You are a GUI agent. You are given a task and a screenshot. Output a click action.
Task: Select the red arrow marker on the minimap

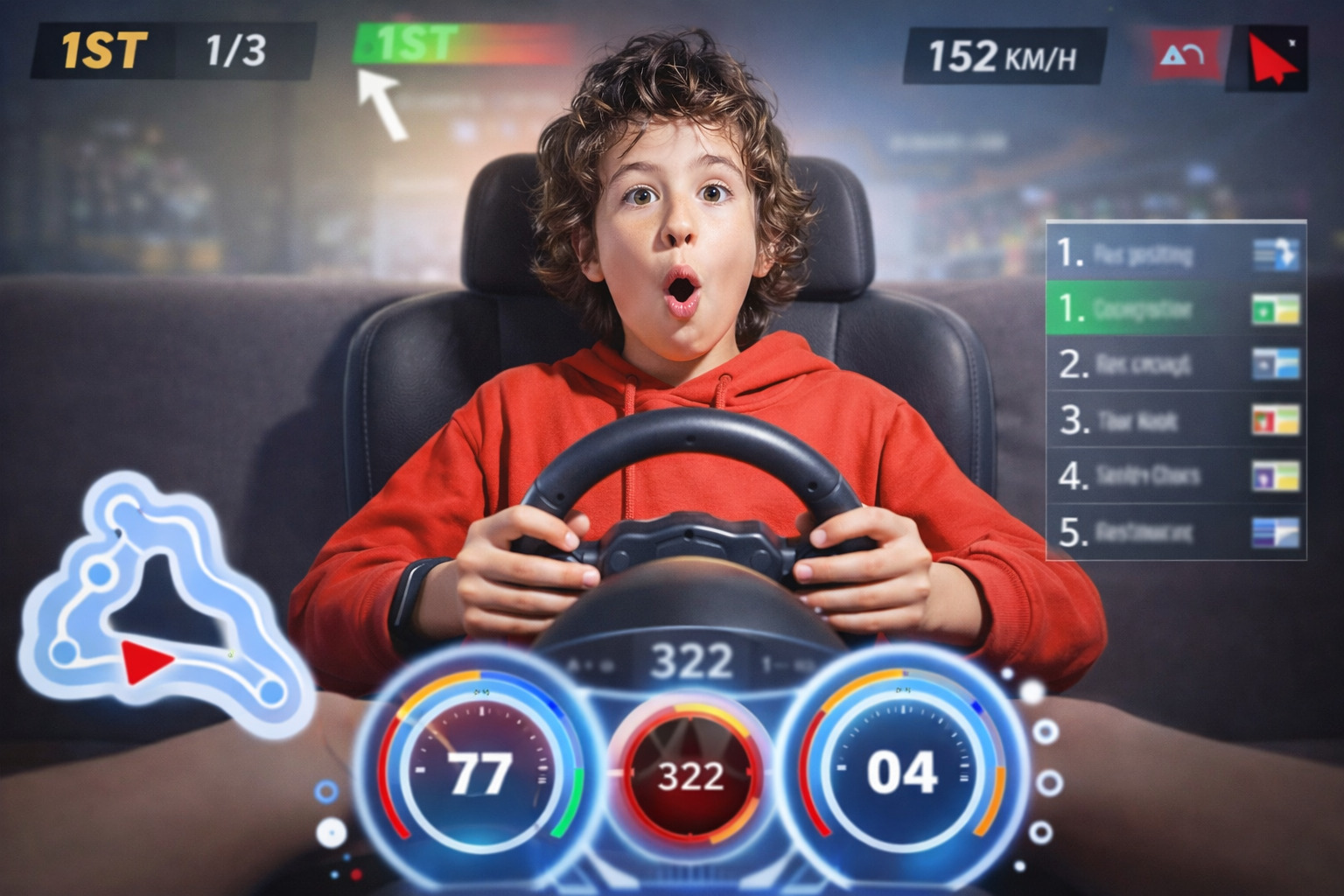[x=145, y=661]
